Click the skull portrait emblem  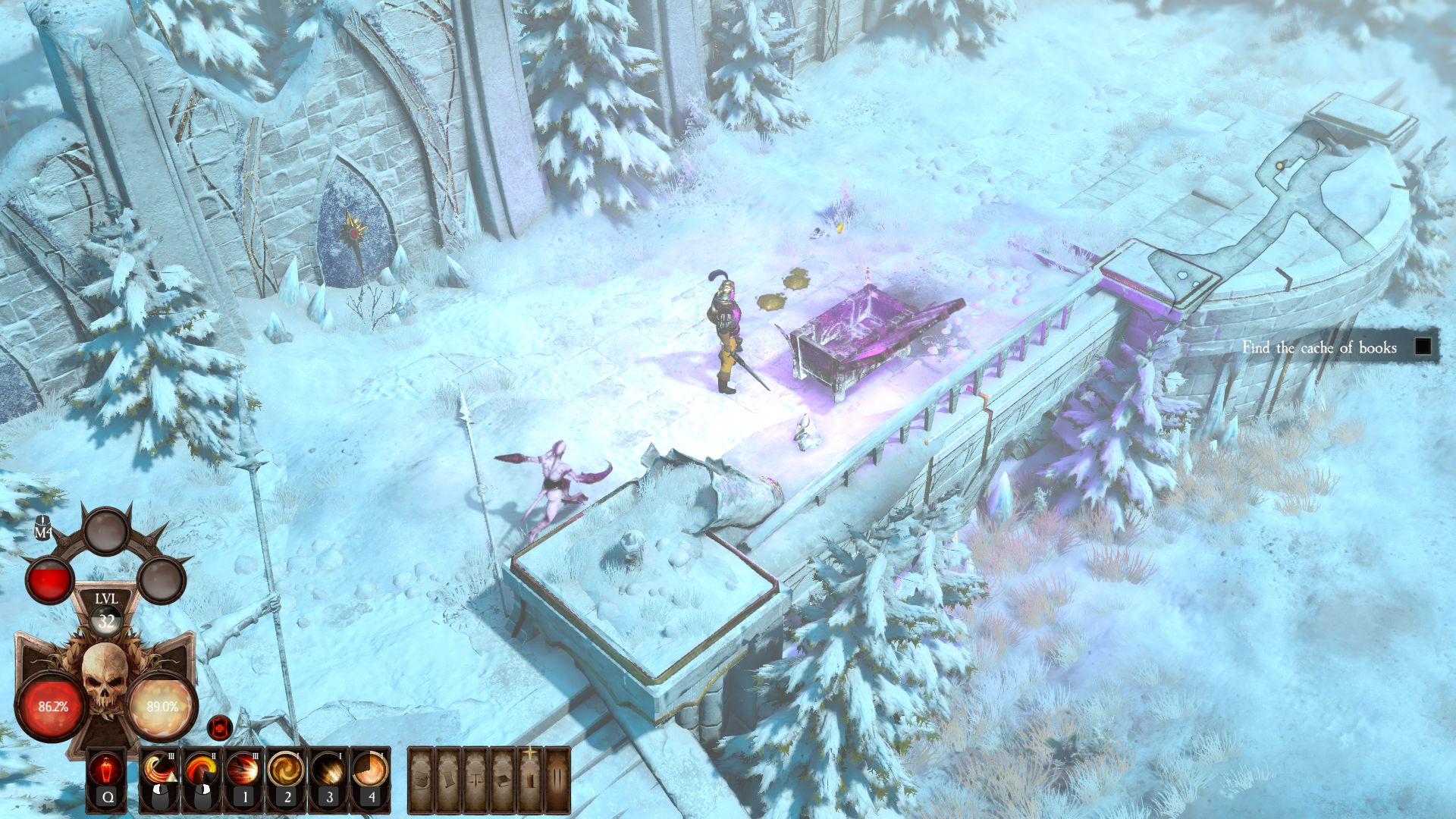[105, 677]
